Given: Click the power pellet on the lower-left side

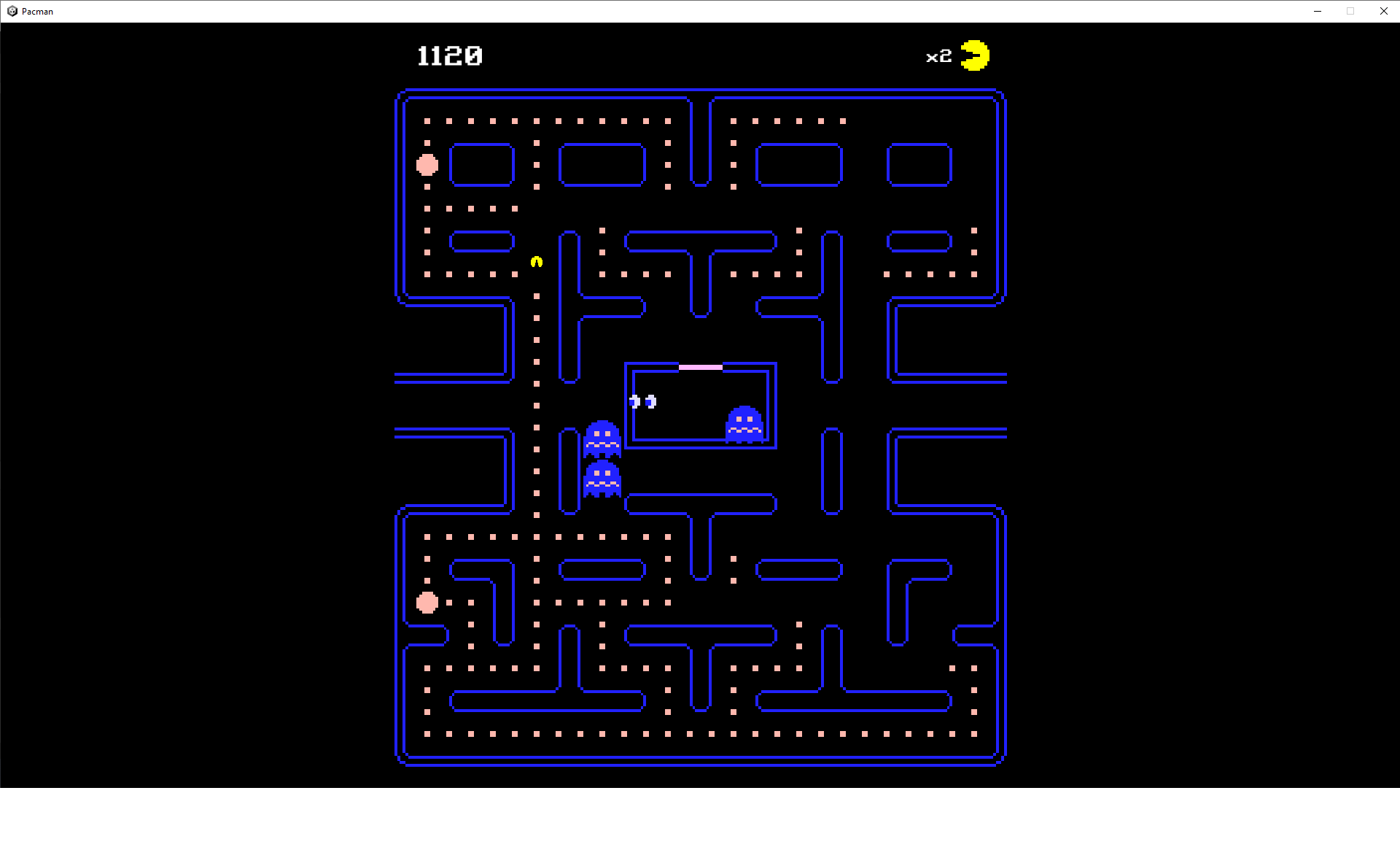Looking at the screenshot, I should point(427,602).
